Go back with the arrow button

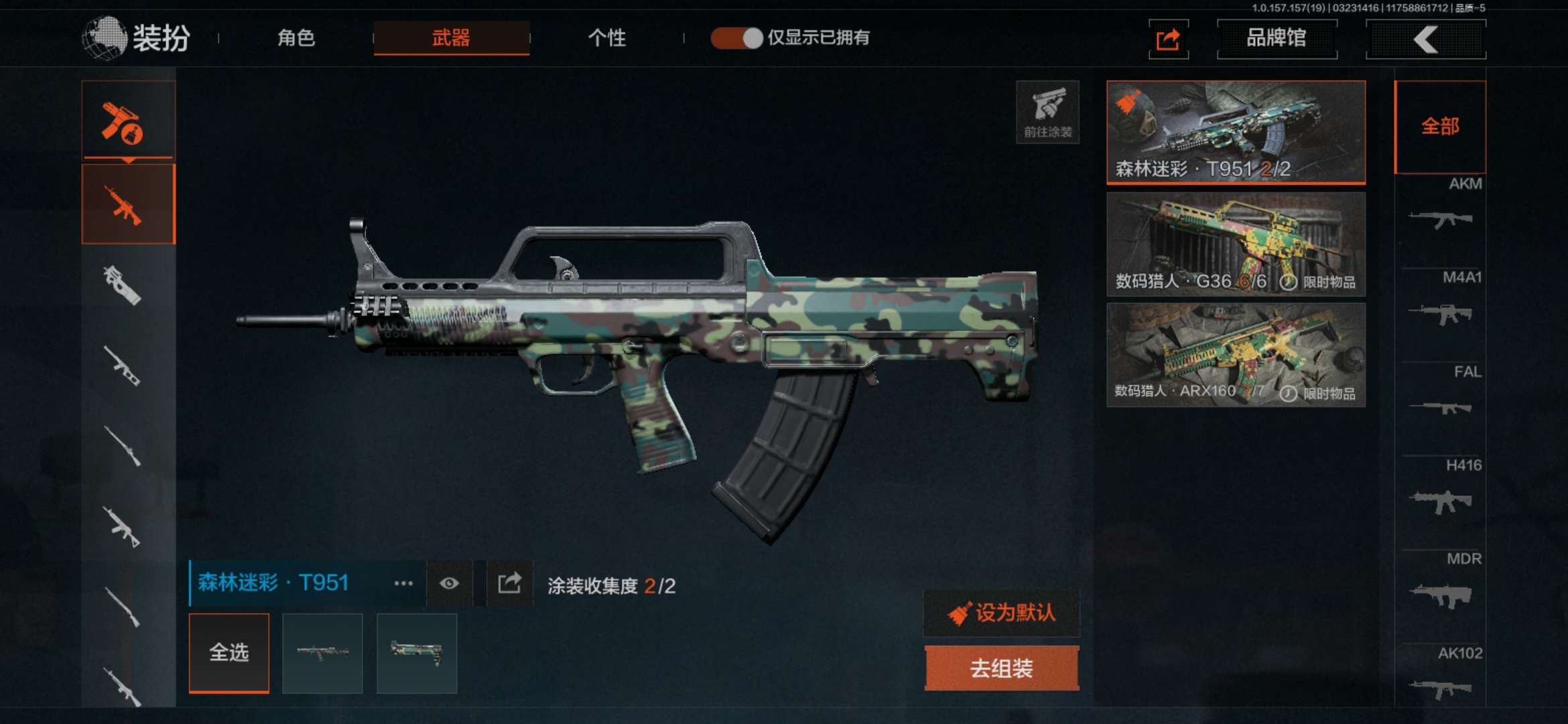[x=1425, y=40]
